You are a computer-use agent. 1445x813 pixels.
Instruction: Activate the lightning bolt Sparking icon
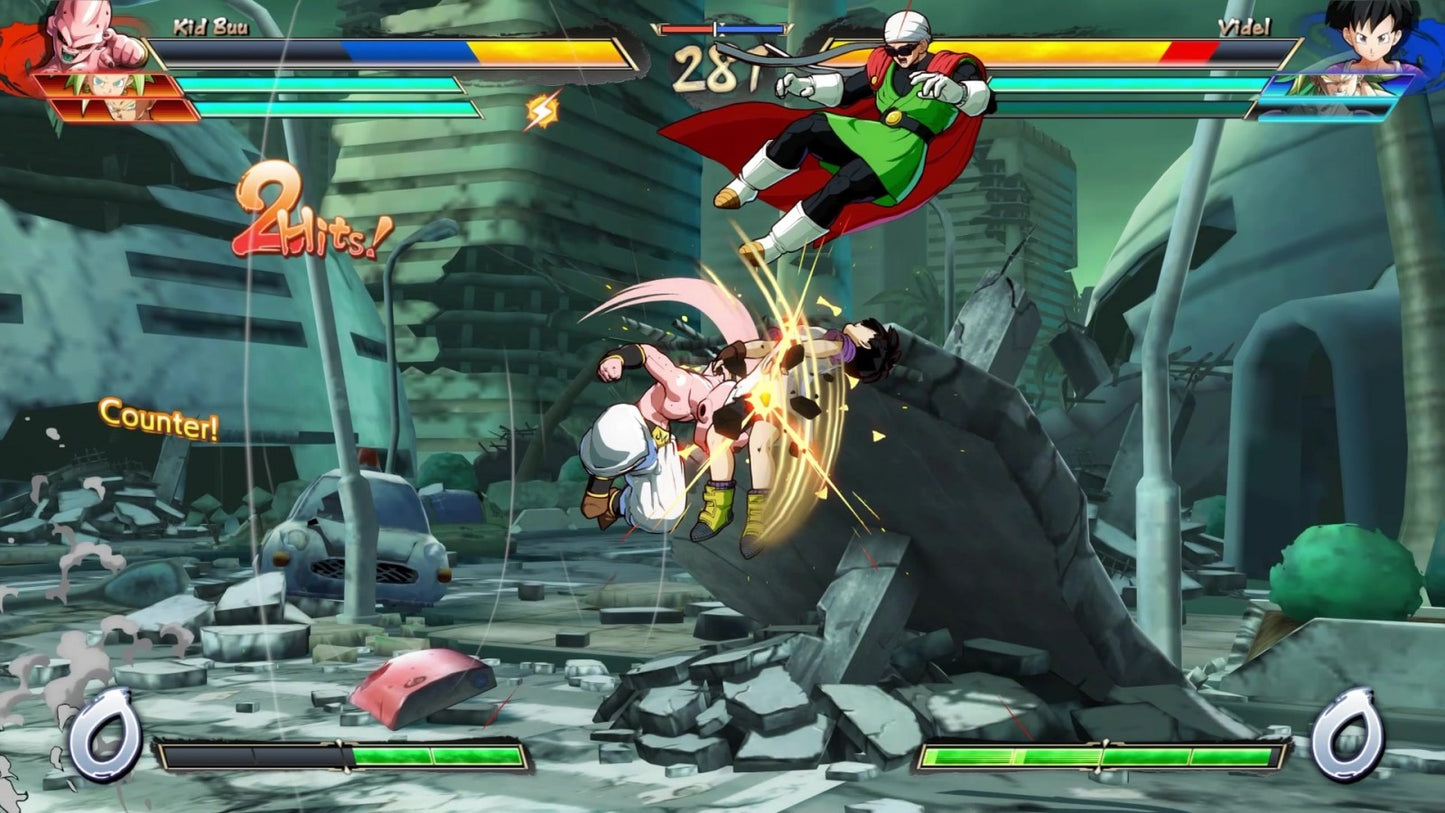pyautogui.click(x=543, y=111)
